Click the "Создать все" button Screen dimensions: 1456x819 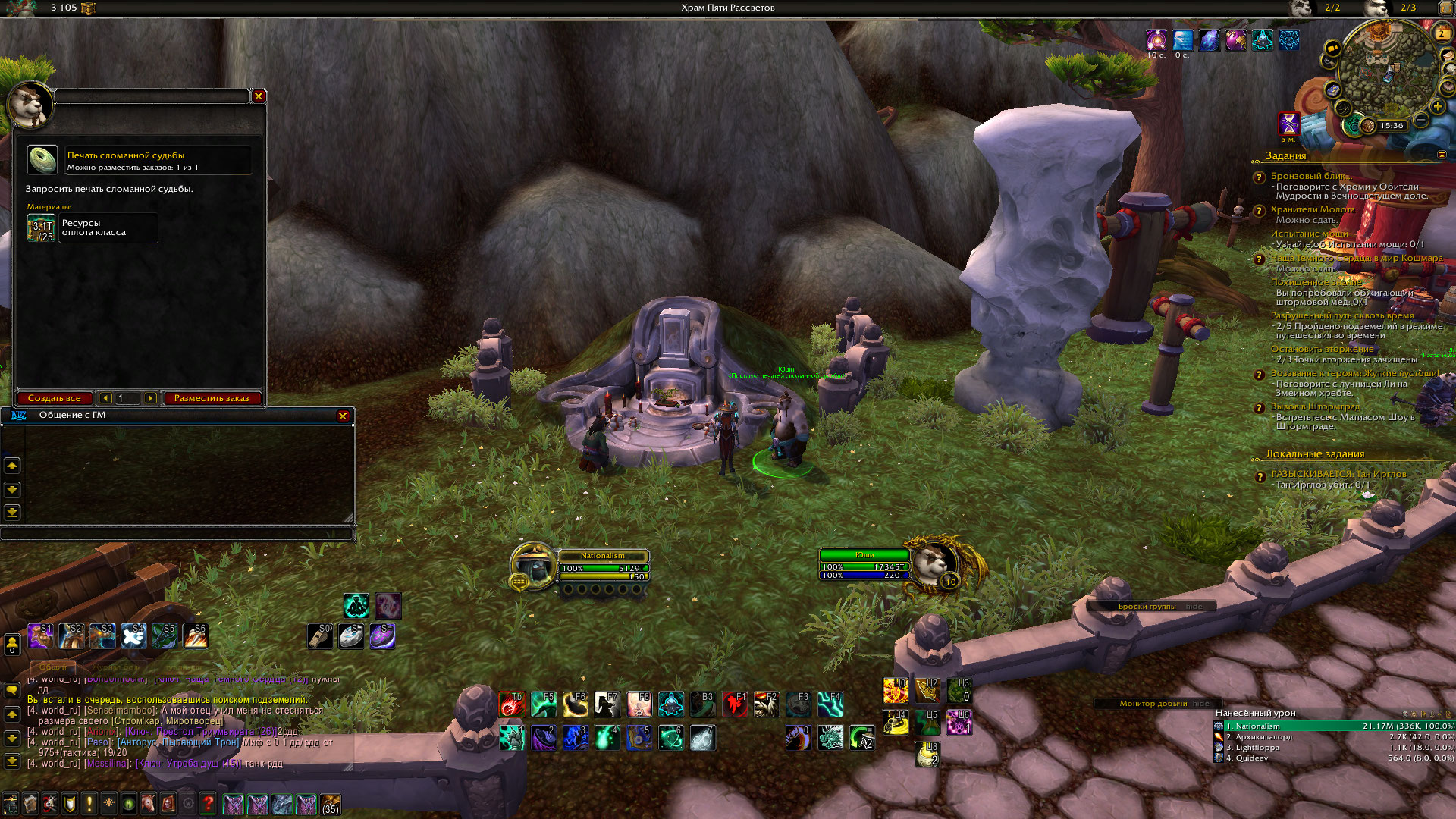tap(55, 398)
